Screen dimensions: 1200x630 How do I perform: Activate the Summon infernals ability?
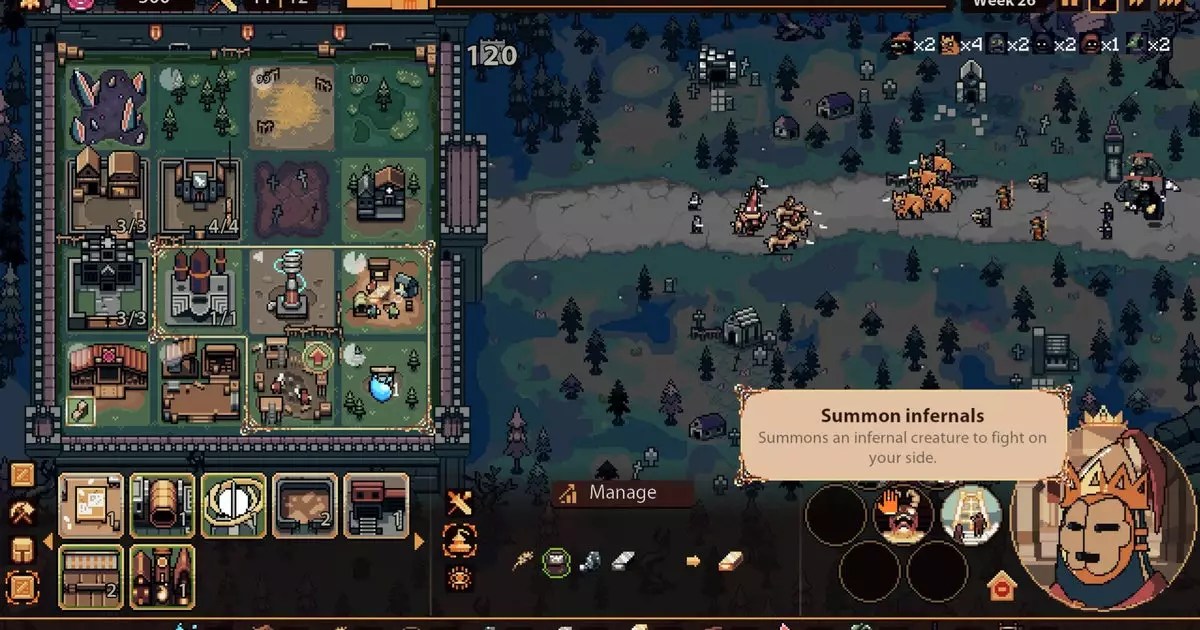[903, 514]
